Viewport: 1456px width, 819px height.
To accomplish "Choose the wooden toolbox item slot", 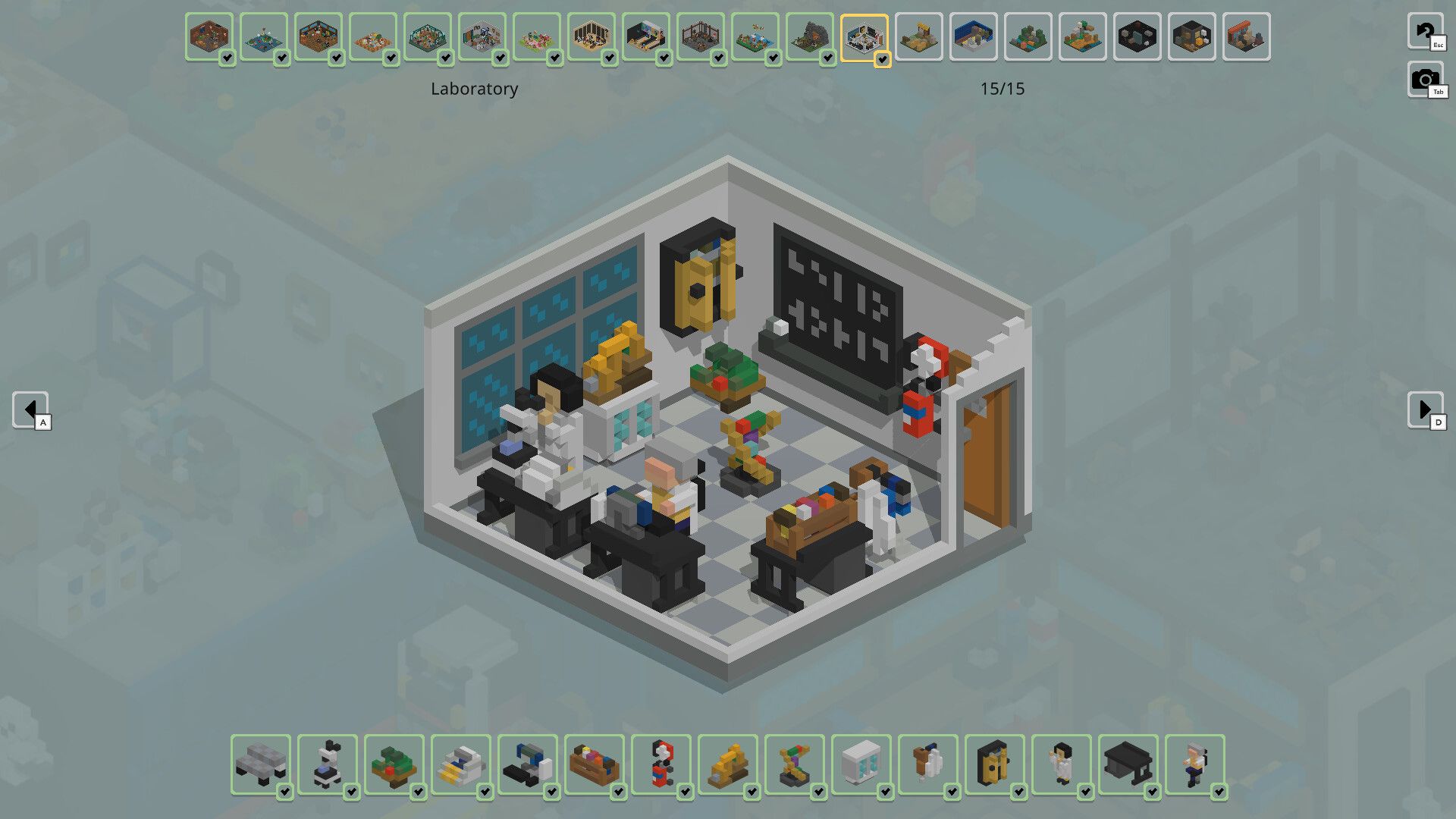I will (x=595, y=764).
